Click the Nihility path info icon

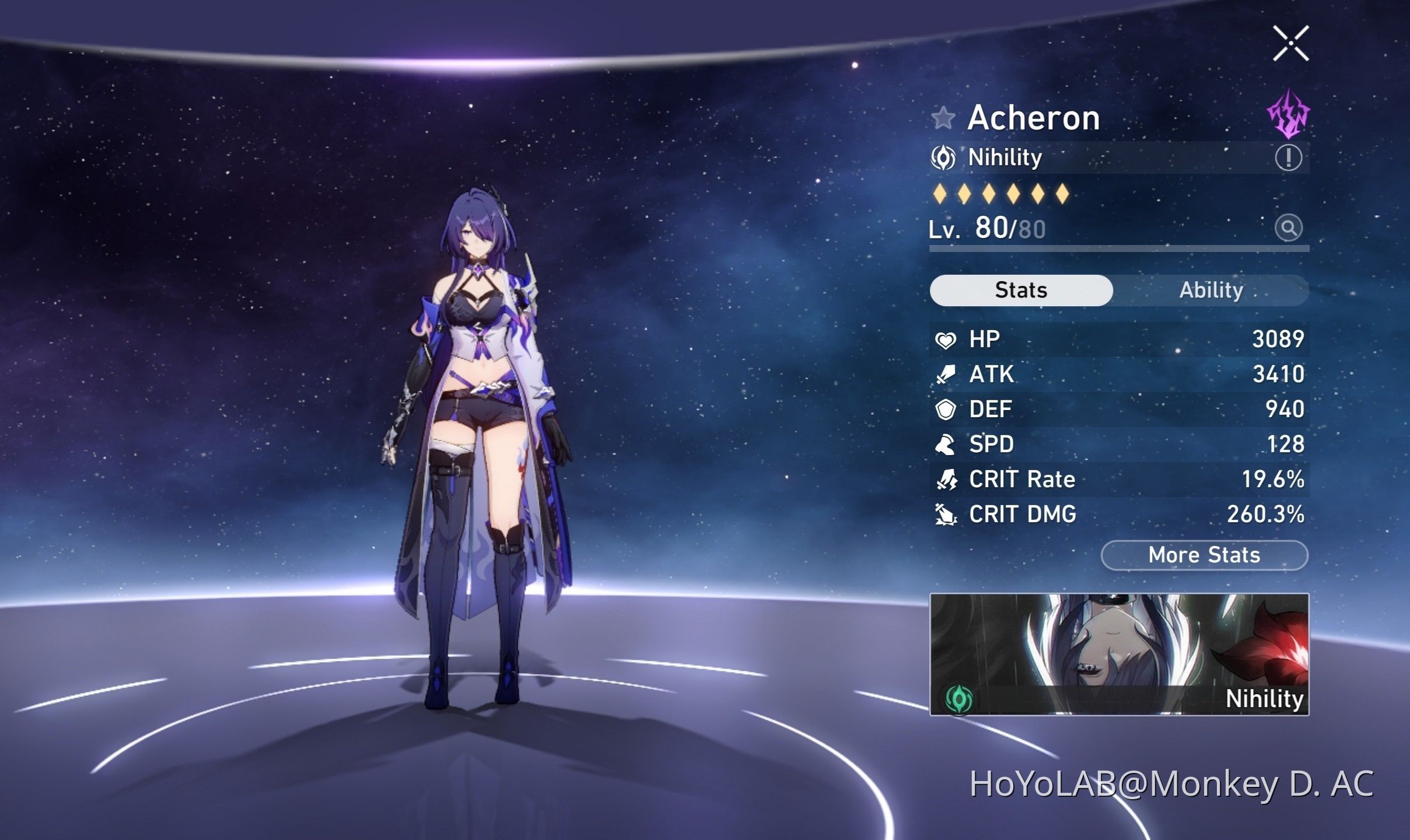click(1288, 157)
